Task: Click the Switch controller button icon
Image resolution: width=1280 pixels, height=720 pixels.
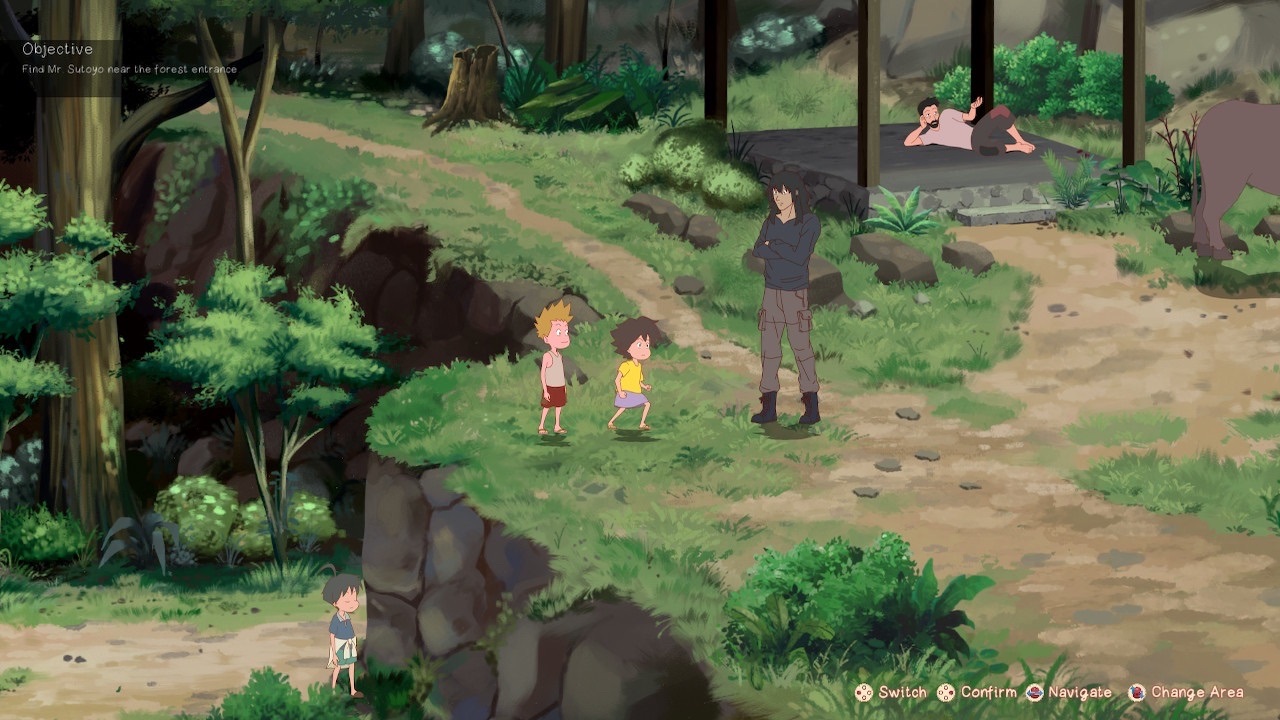Action: [x=862, y=691]
